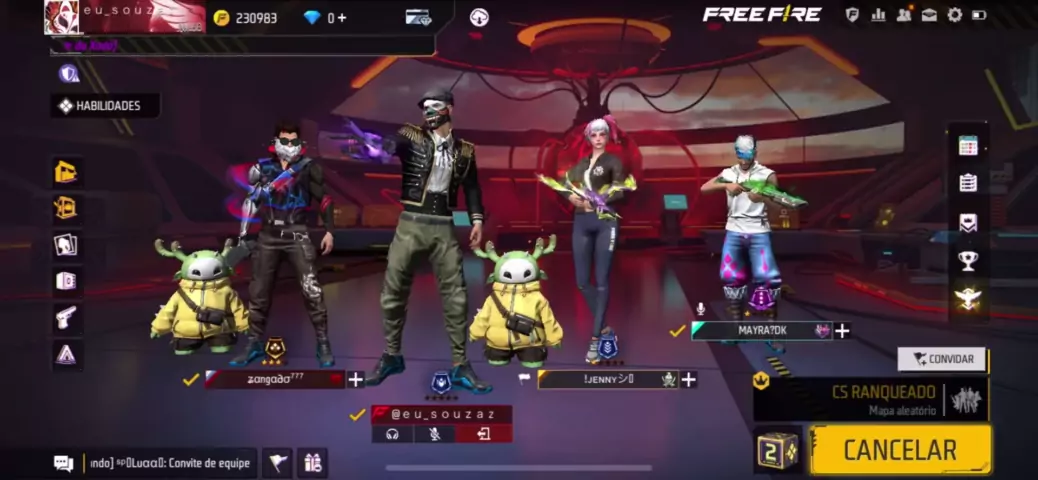Open the trophy icon on the right sidebar
1038x480 pixels.
click(968, 261)
